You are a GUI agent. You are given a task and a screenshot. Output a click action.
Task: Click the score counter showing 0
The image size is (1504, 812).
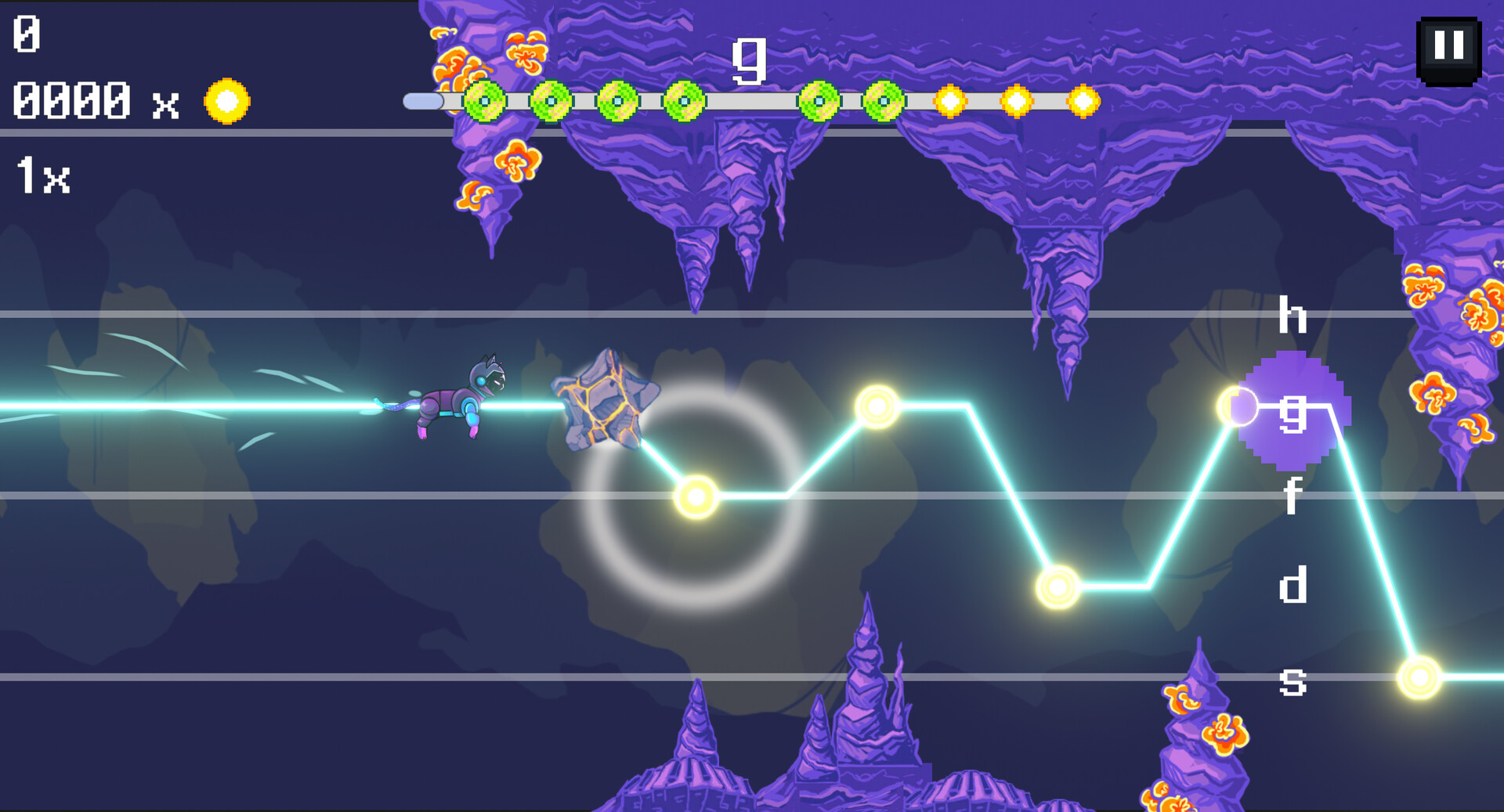tap(26, 33)
